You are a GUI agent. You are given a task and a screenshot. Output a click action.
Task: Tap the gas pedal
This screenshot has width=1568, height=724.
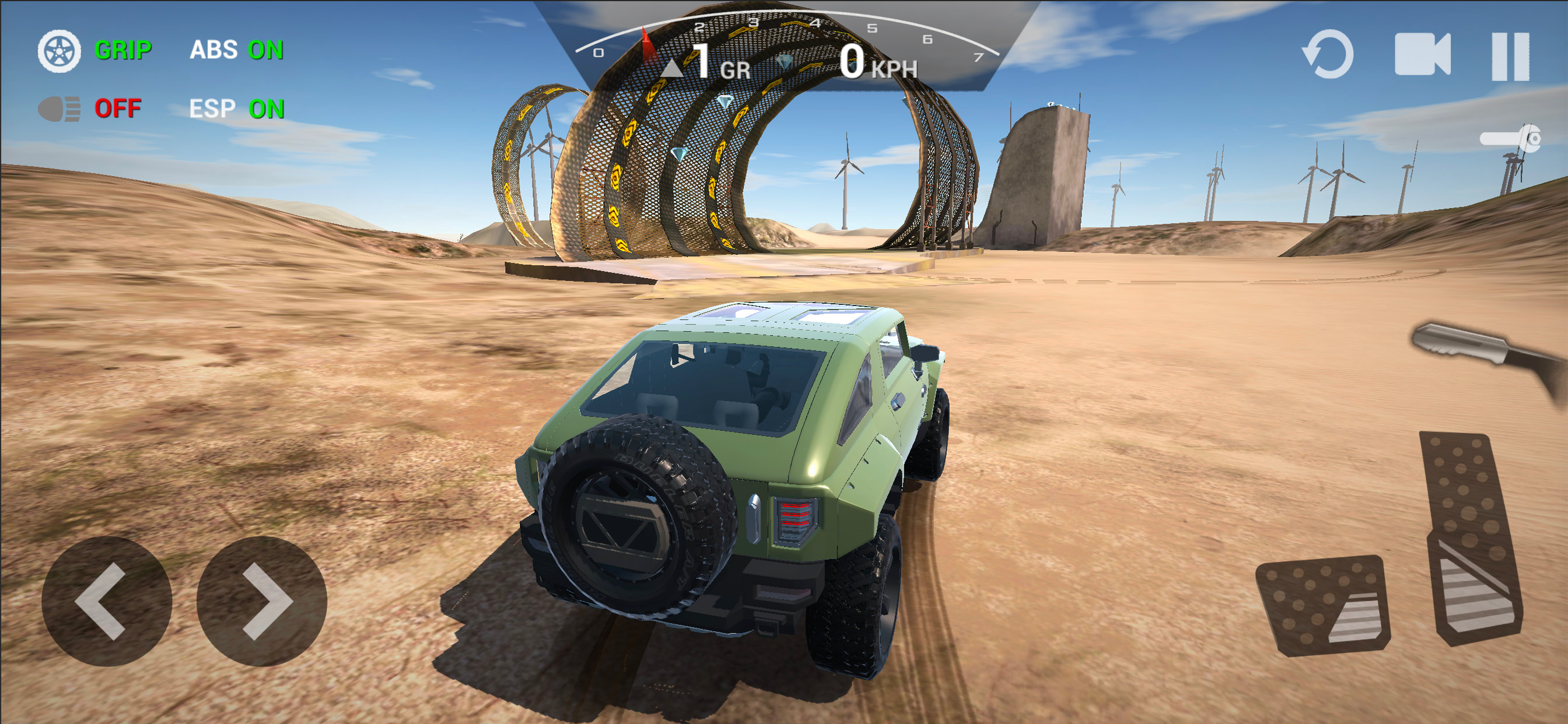1470,539
